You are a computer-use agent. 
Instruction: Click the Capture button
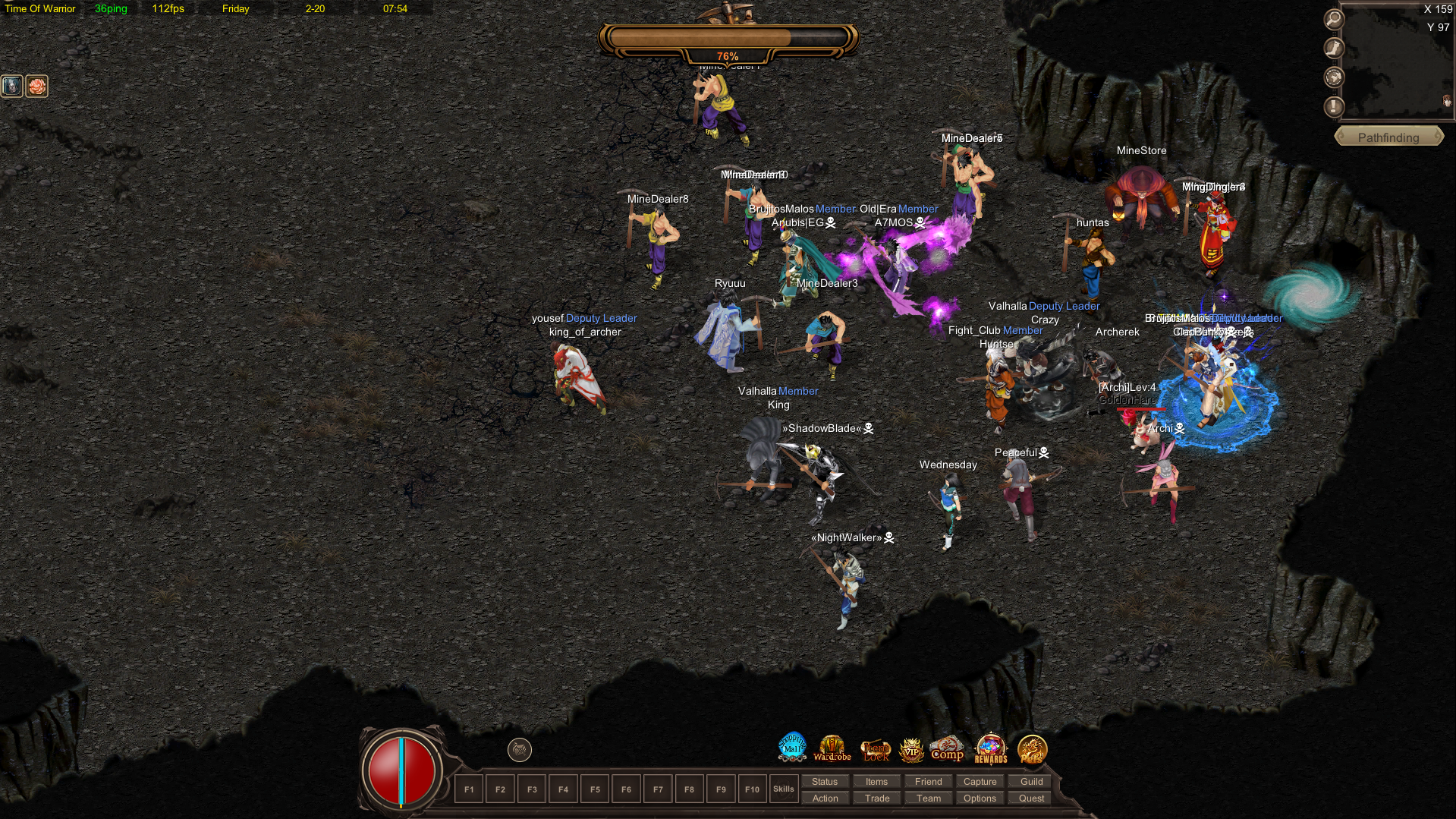[x=980, y=781]
